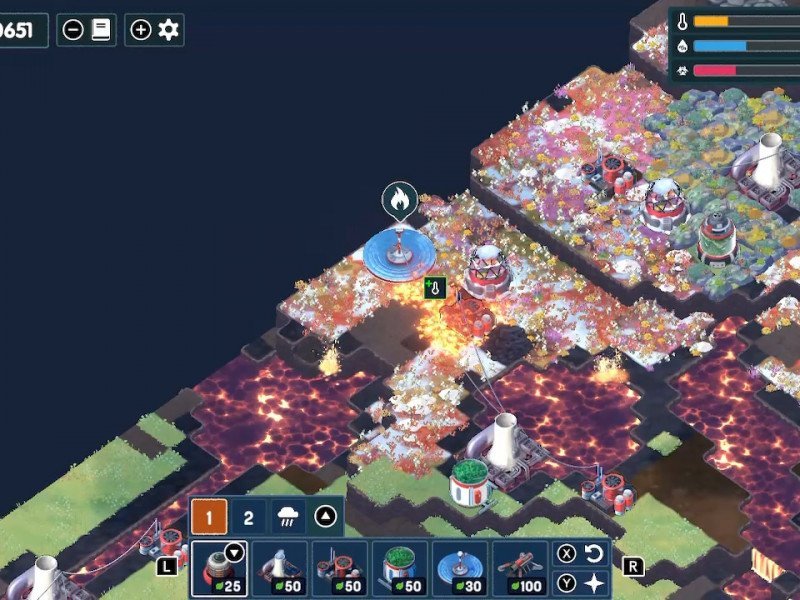Switch to building tab 2
800x600 pixels.
click(x=249, y=518)
